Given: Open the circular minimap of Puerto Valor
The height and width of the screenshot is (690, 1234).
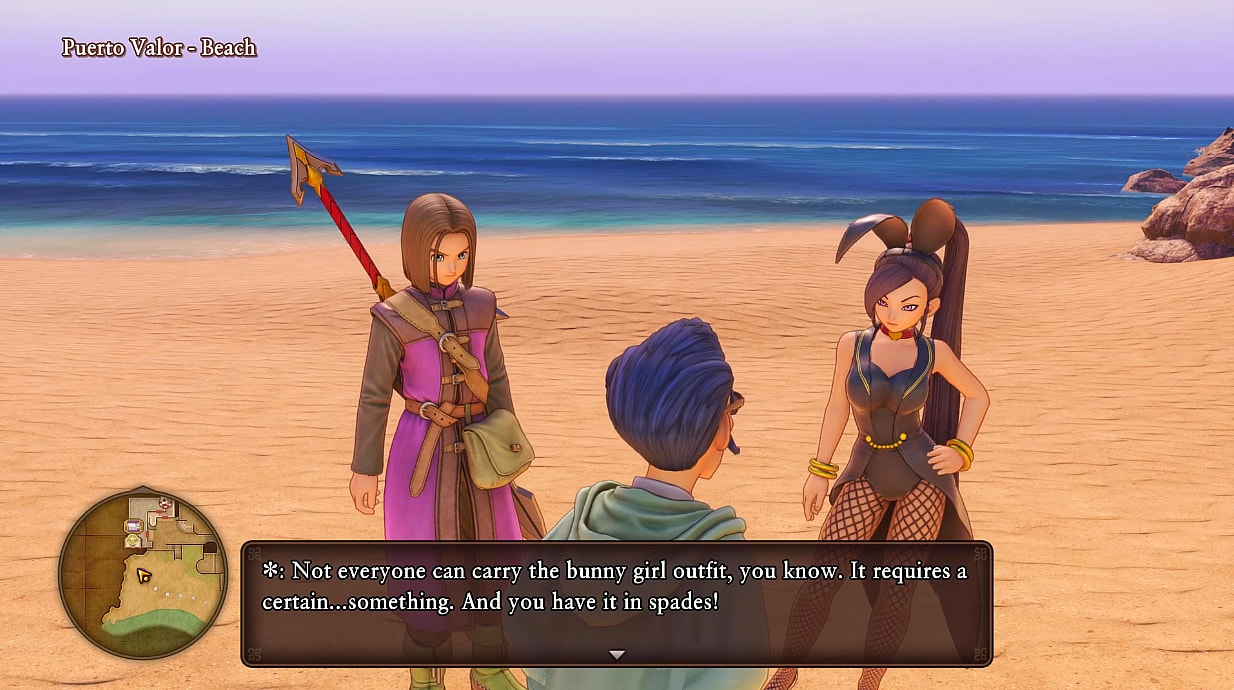Looking at the screenshot, I should [x=142, y=573].
